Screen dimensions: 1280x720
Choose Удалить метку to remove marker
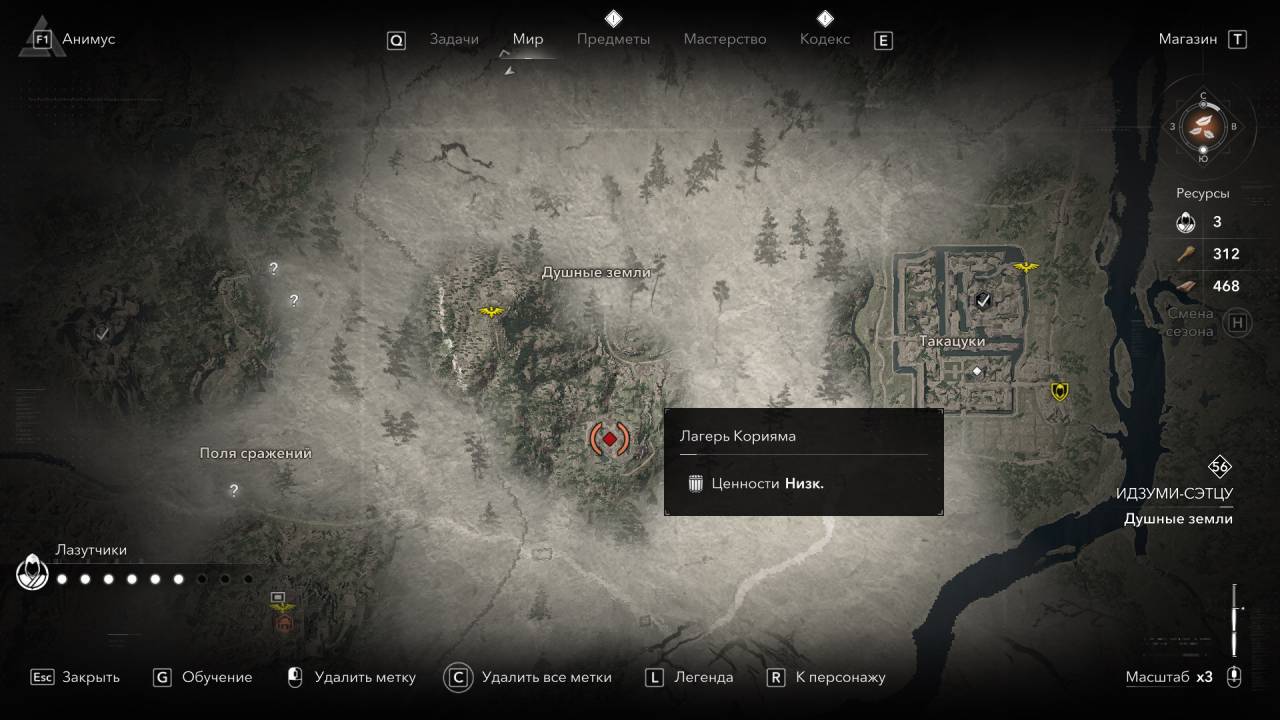tap(364, 677)
